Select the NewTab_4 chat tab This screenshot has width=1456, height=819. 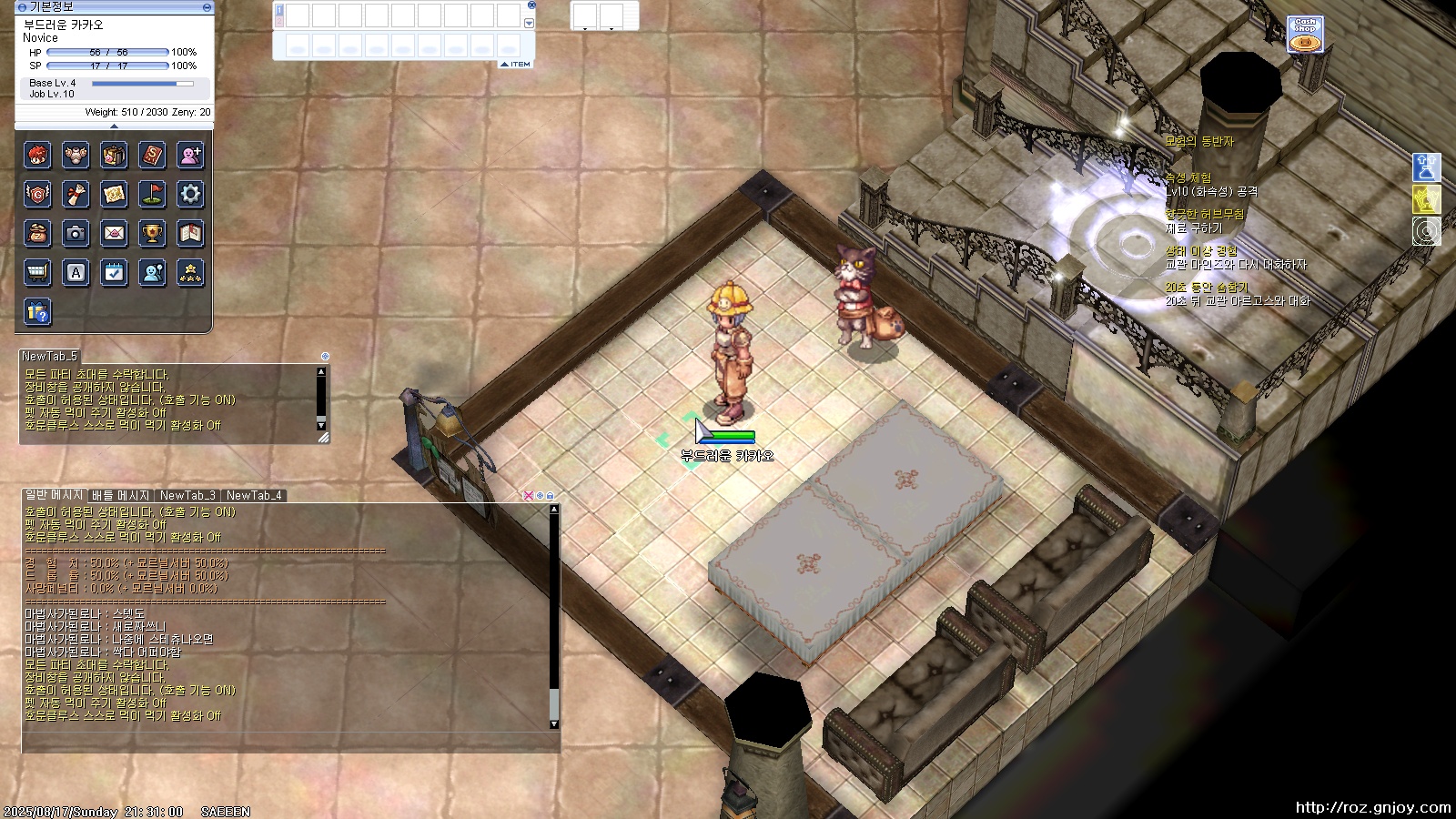[x=254, y=496]
